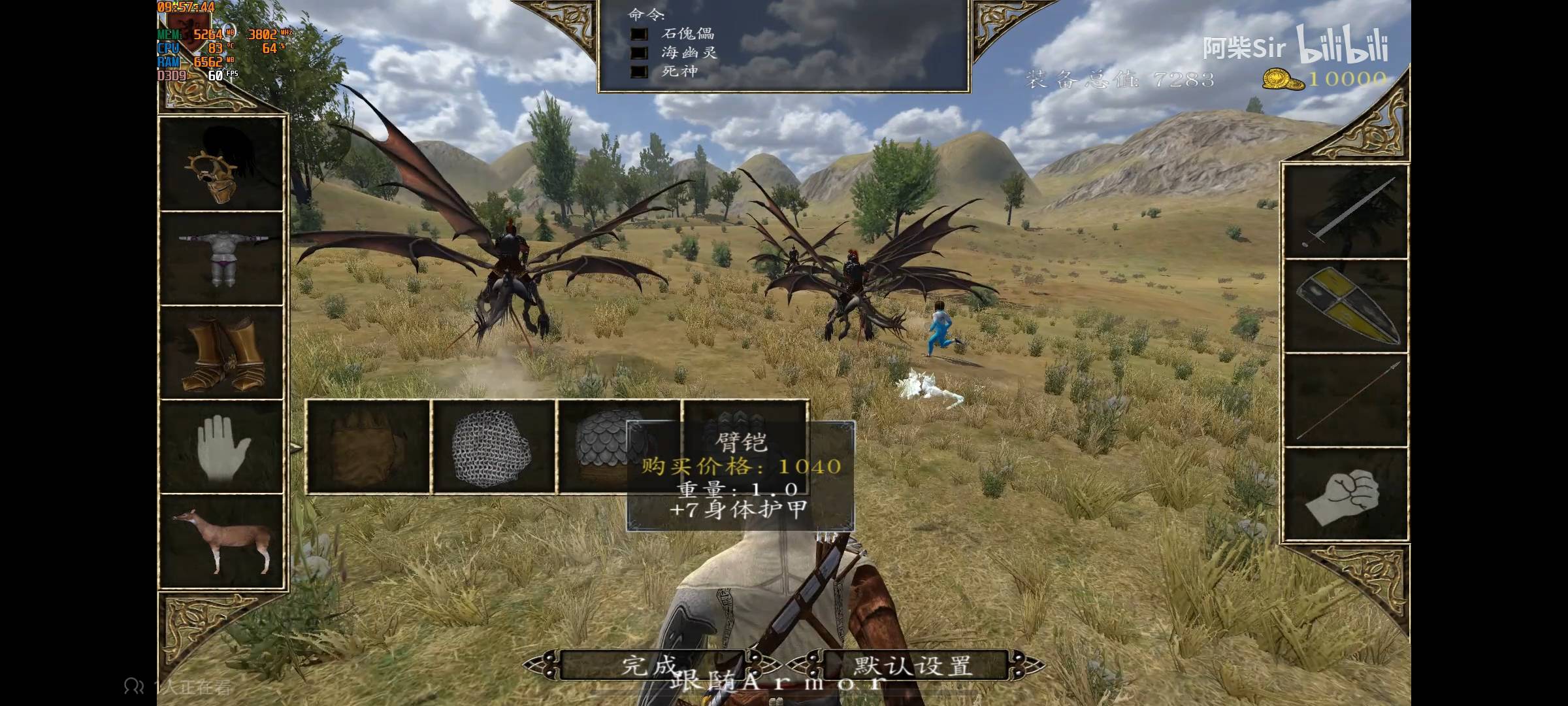The image size is (1568, 706).
Task: Toggle the 死神 command checkbox
Action: coord(638,71)
